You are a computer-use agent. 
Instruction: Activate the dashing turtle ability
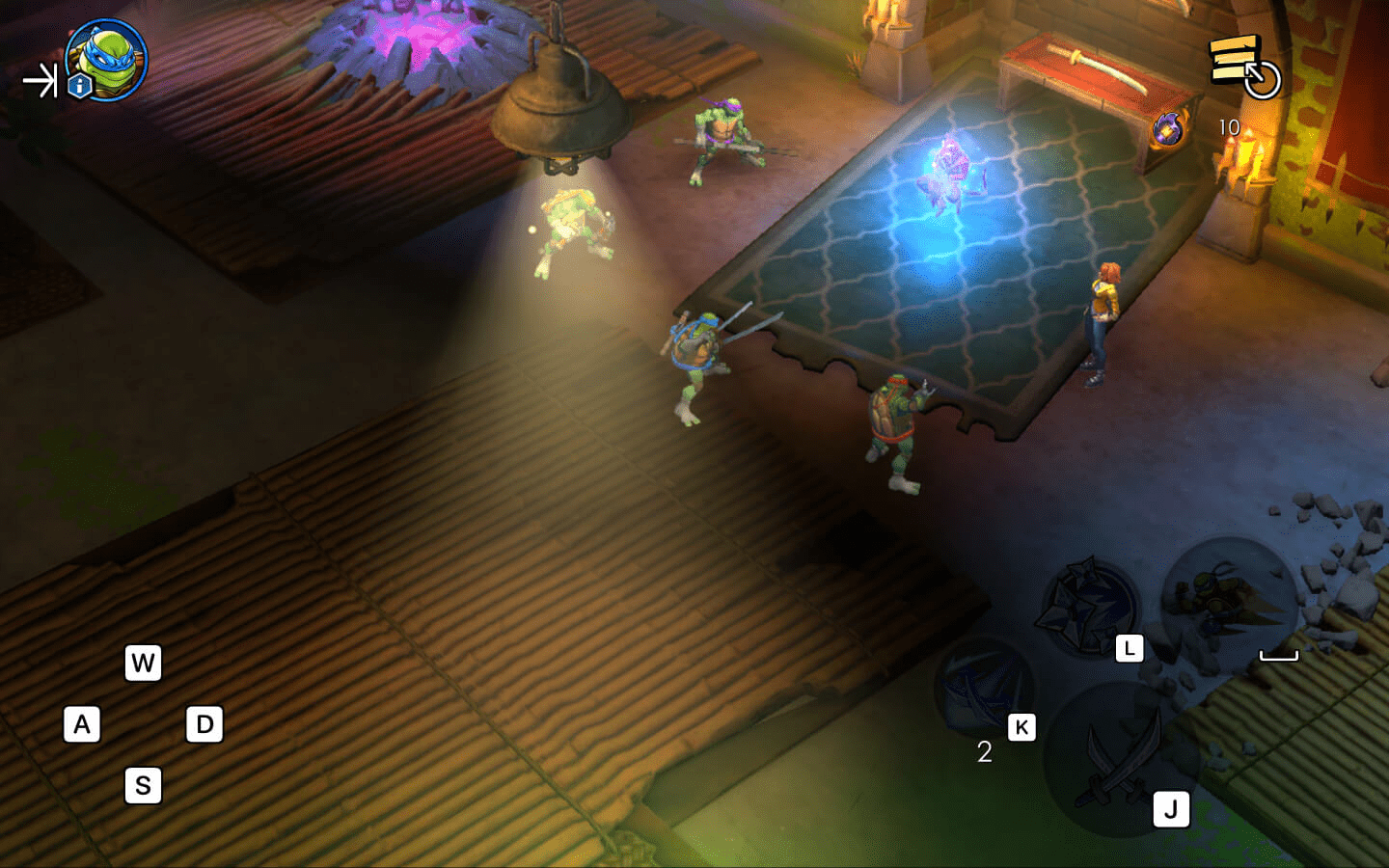point(1227,601)
